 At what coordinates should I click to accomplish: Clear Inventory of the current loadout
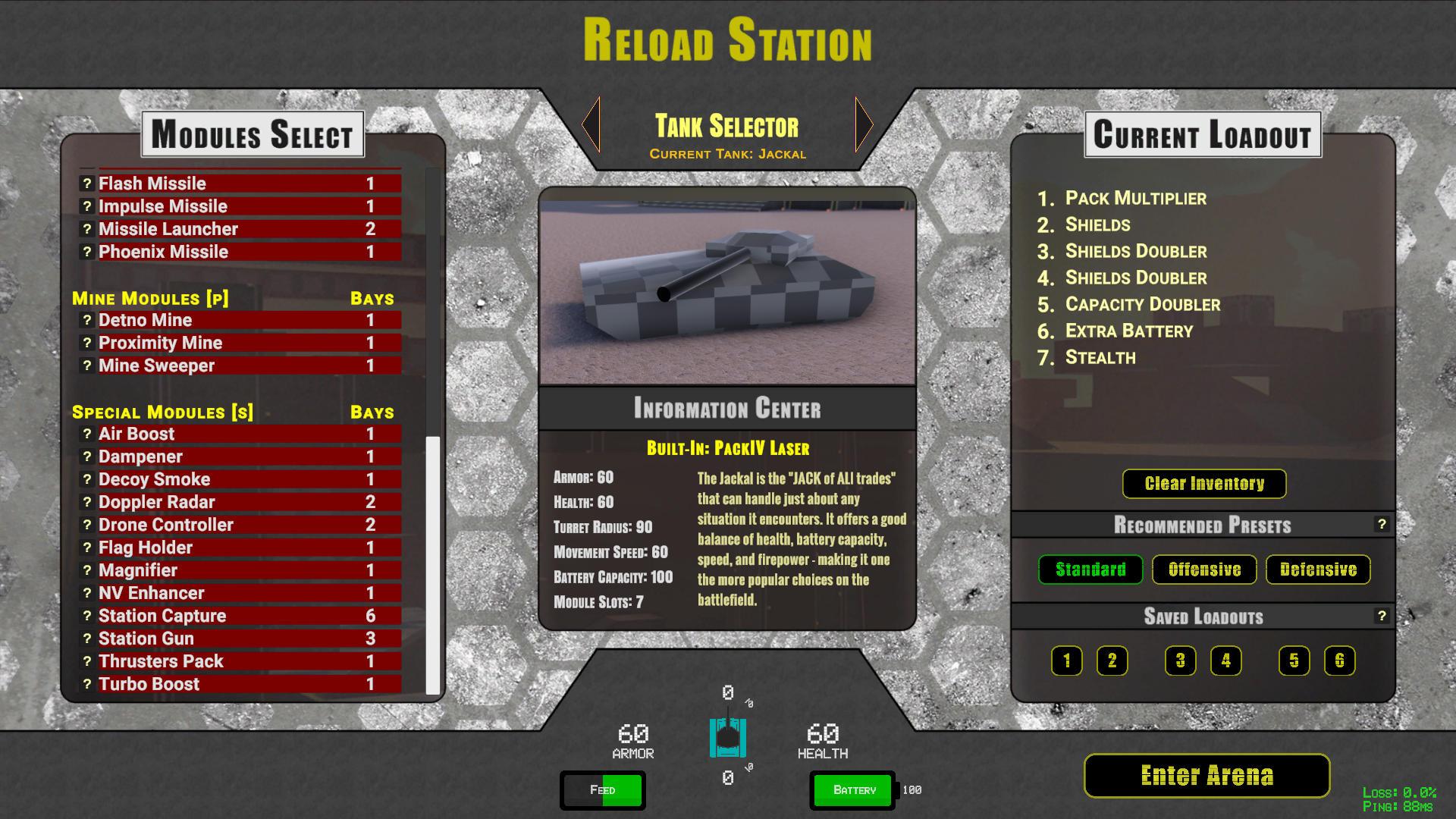pos(1204,484)
